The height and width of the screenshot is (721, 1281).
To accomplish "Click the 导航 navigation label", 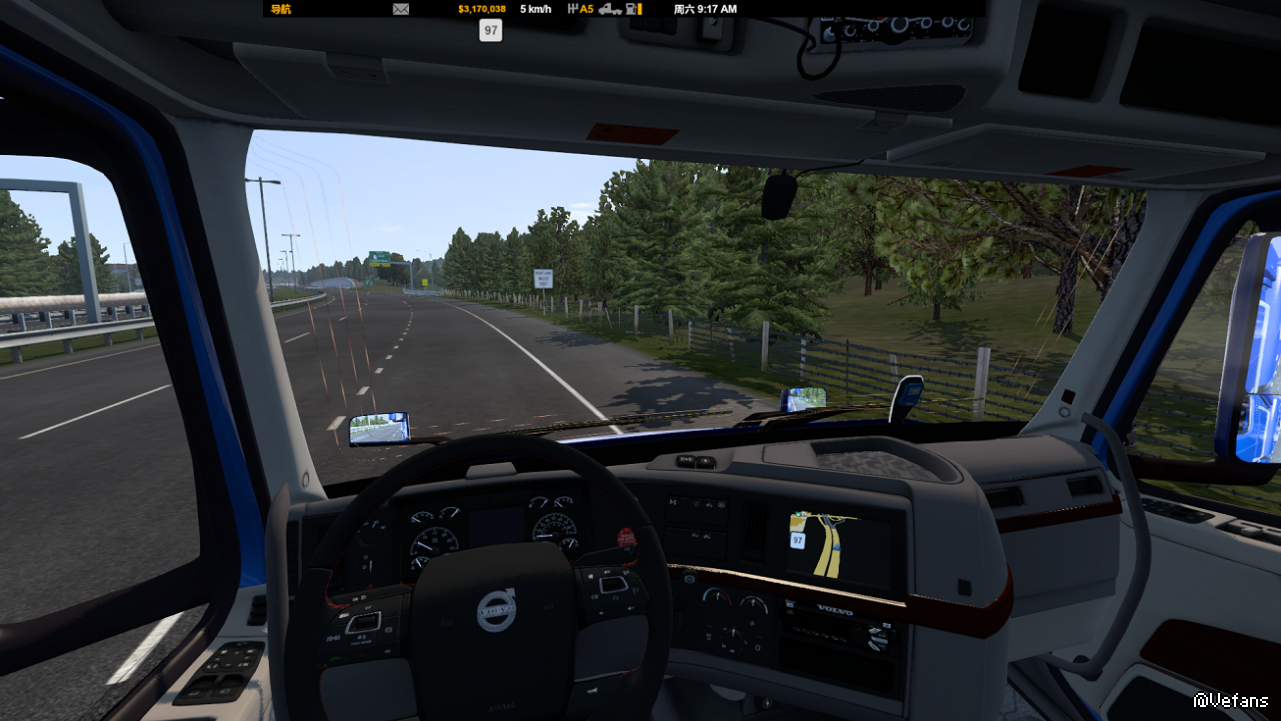I will 280,9.
